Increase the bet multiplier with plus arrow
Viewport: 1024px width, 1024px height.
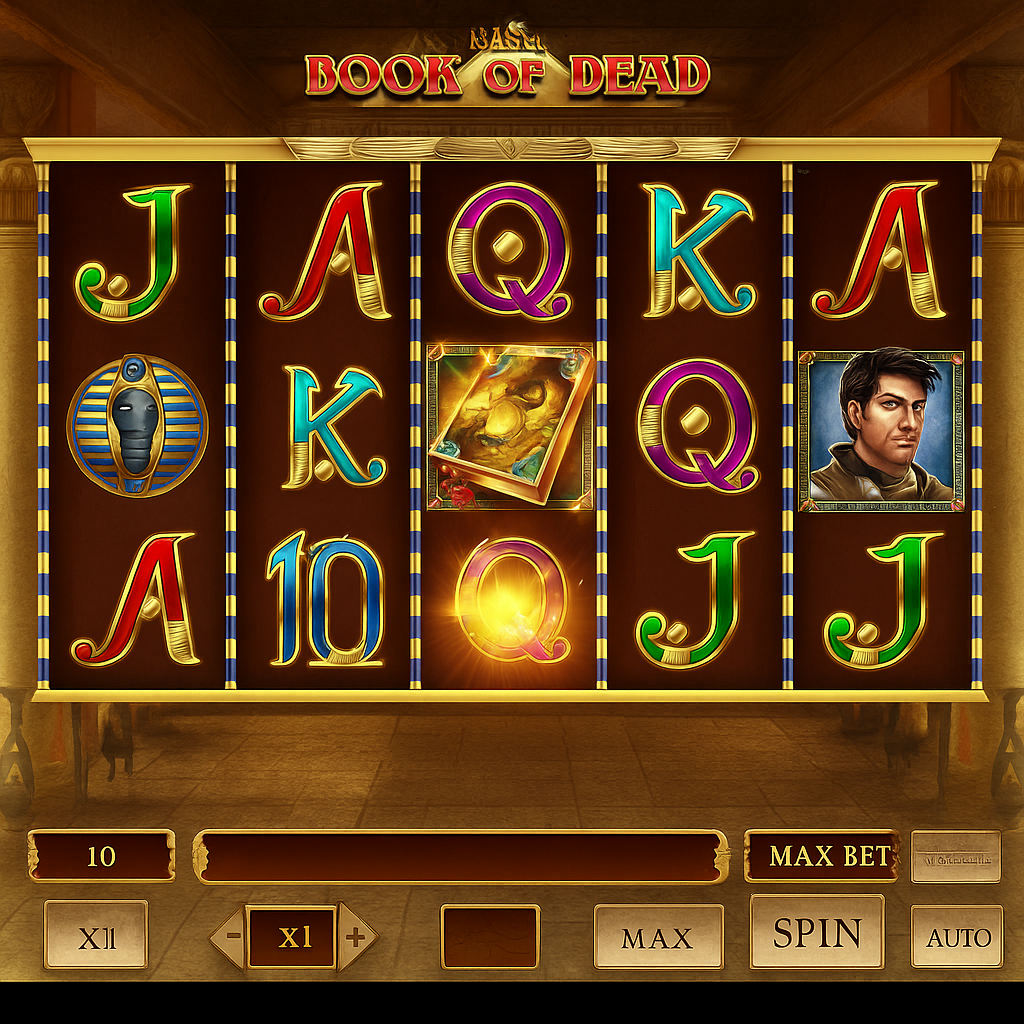(x=355, y=937)
